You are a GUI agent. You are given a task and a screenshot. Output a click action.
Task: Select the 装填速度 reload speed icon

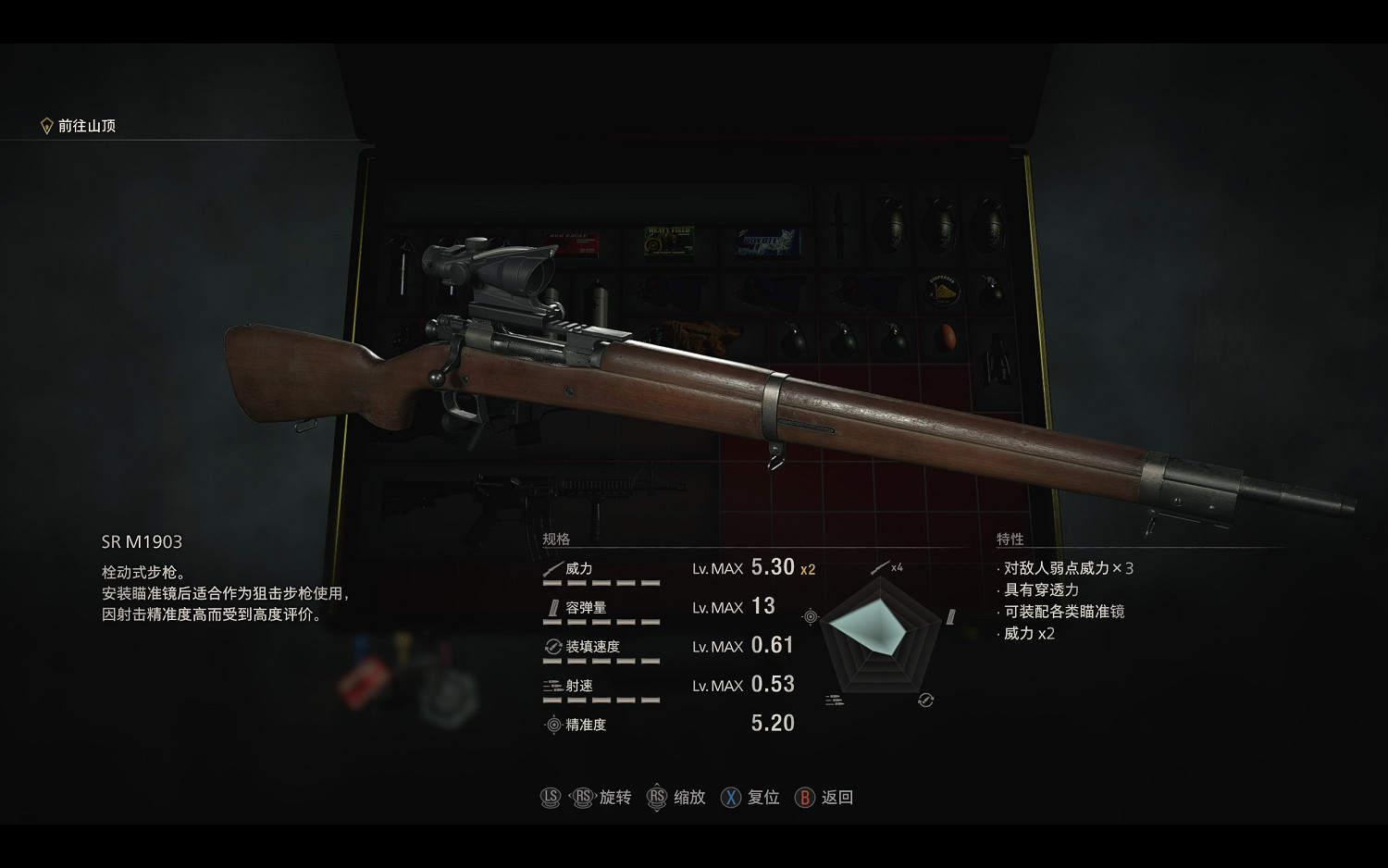point(554,646)
